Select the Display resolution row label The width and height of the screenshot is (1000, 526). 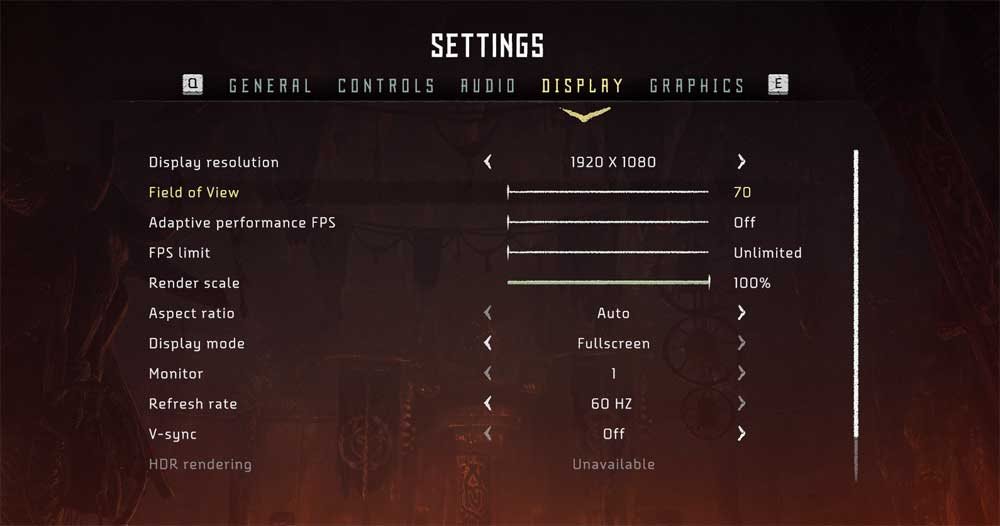pos(214,162)
